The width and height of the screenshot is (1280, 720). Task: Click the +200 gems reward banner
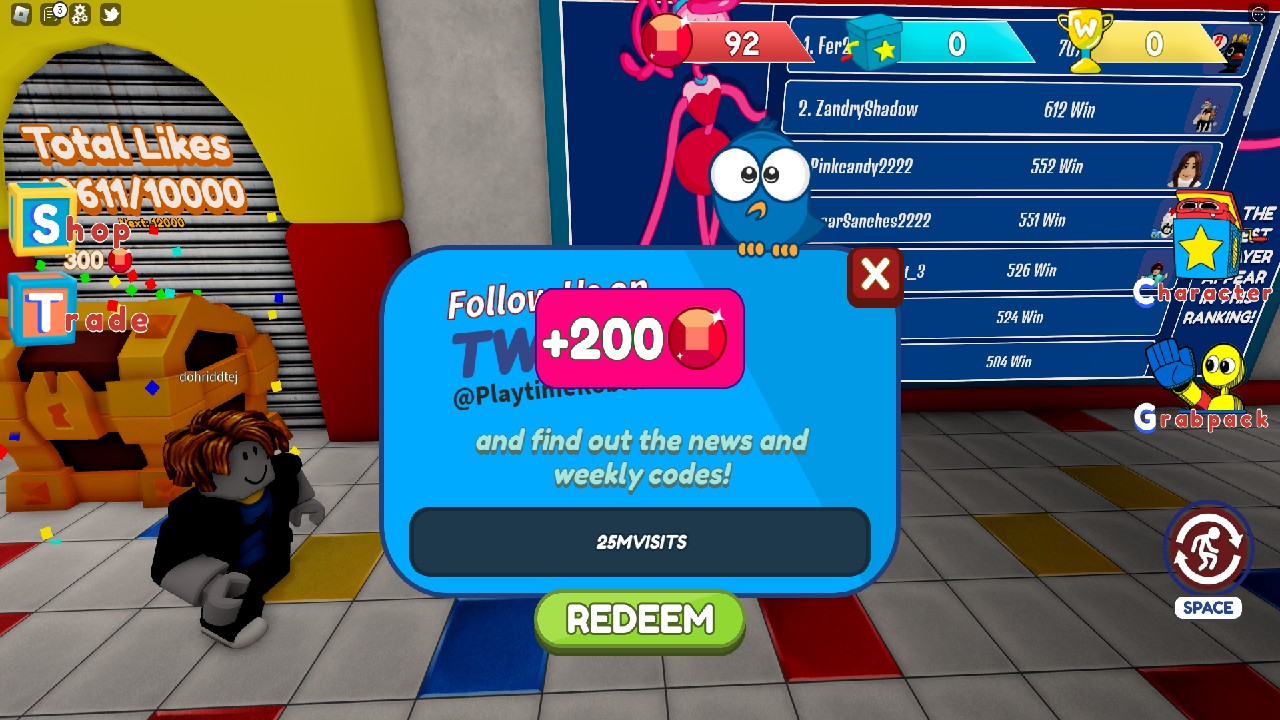pyautogui.click(x=639, y=338)
